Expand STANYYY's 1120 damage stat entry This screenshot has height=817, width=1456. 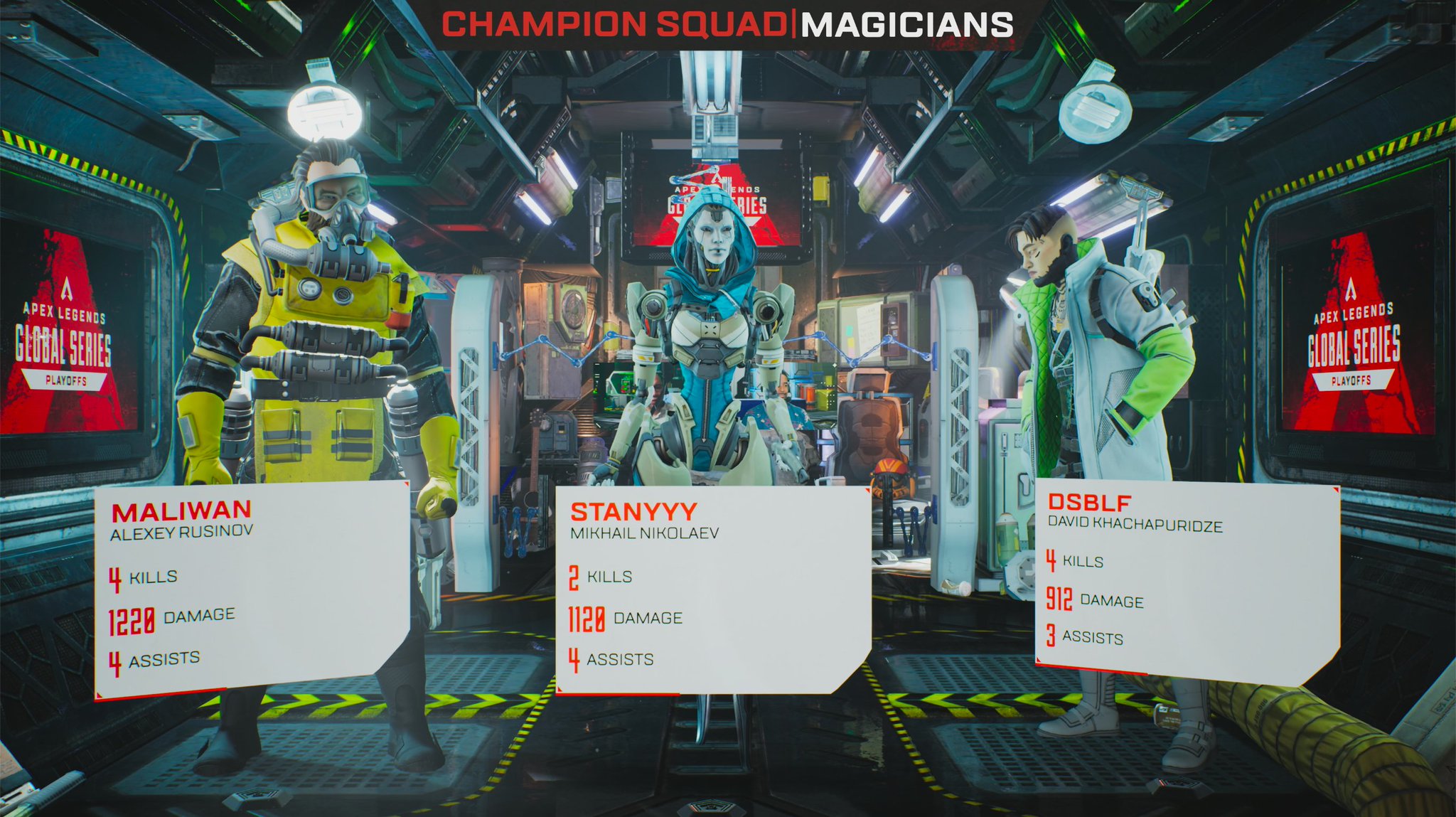point(626,619)
